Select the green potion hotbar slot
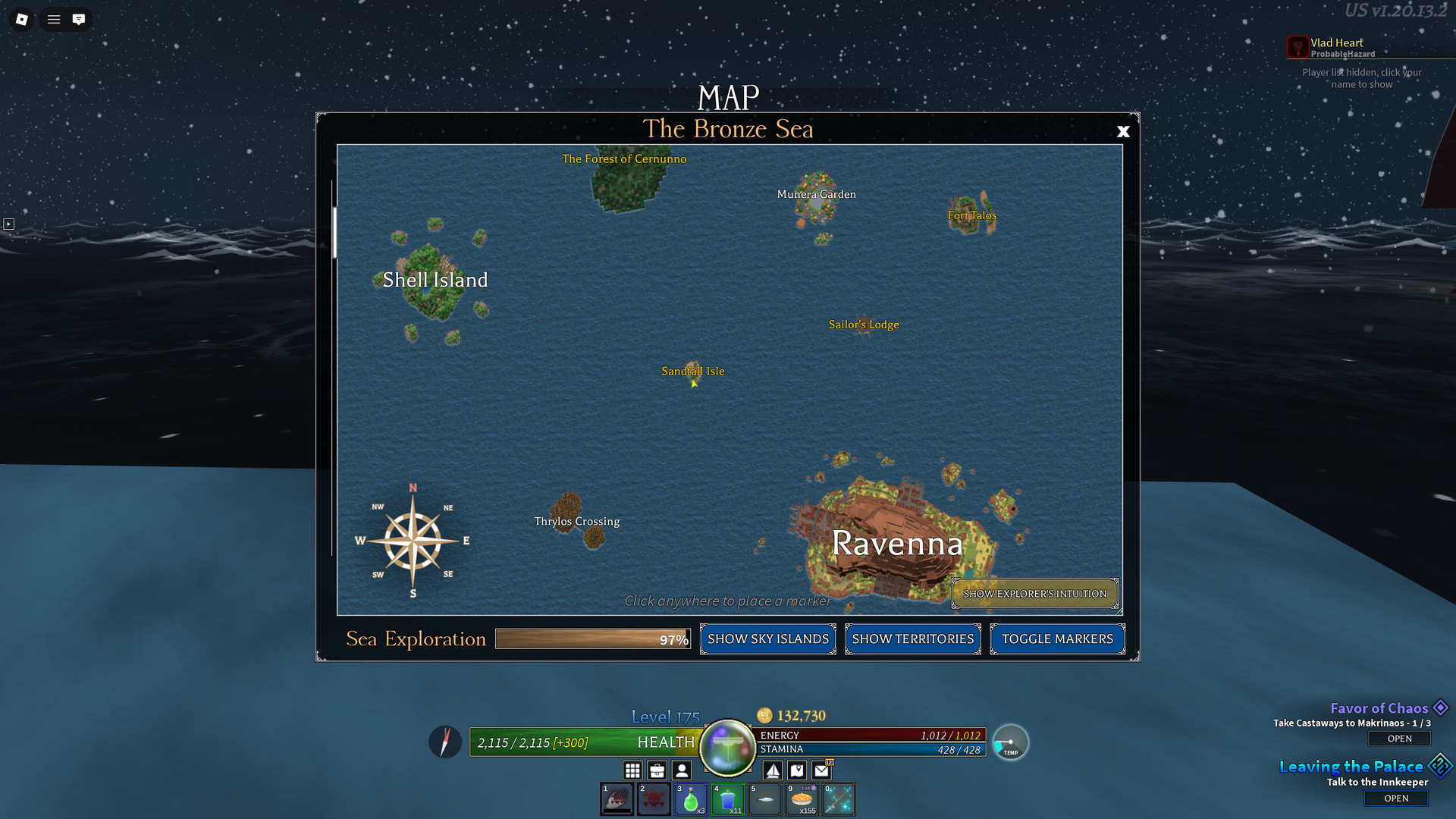Image resolution: width=1456 pixels, height=819 pixels. (x=691, y=799)
